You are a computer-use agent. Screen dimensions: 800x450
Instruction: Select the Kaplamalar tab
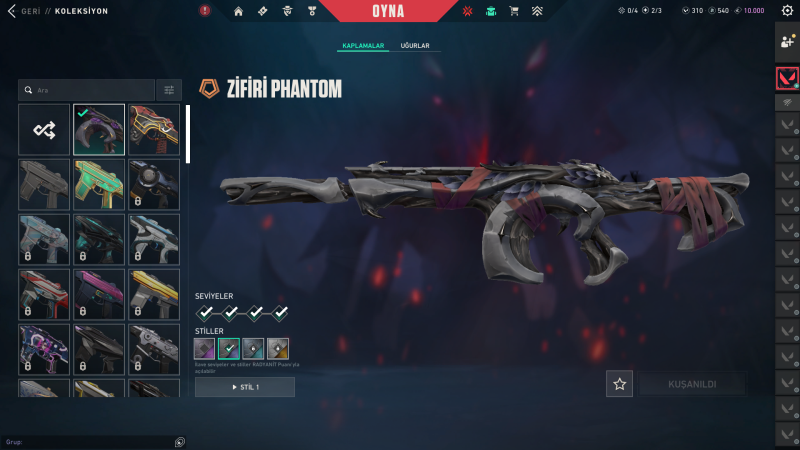(x=364, y=46)
